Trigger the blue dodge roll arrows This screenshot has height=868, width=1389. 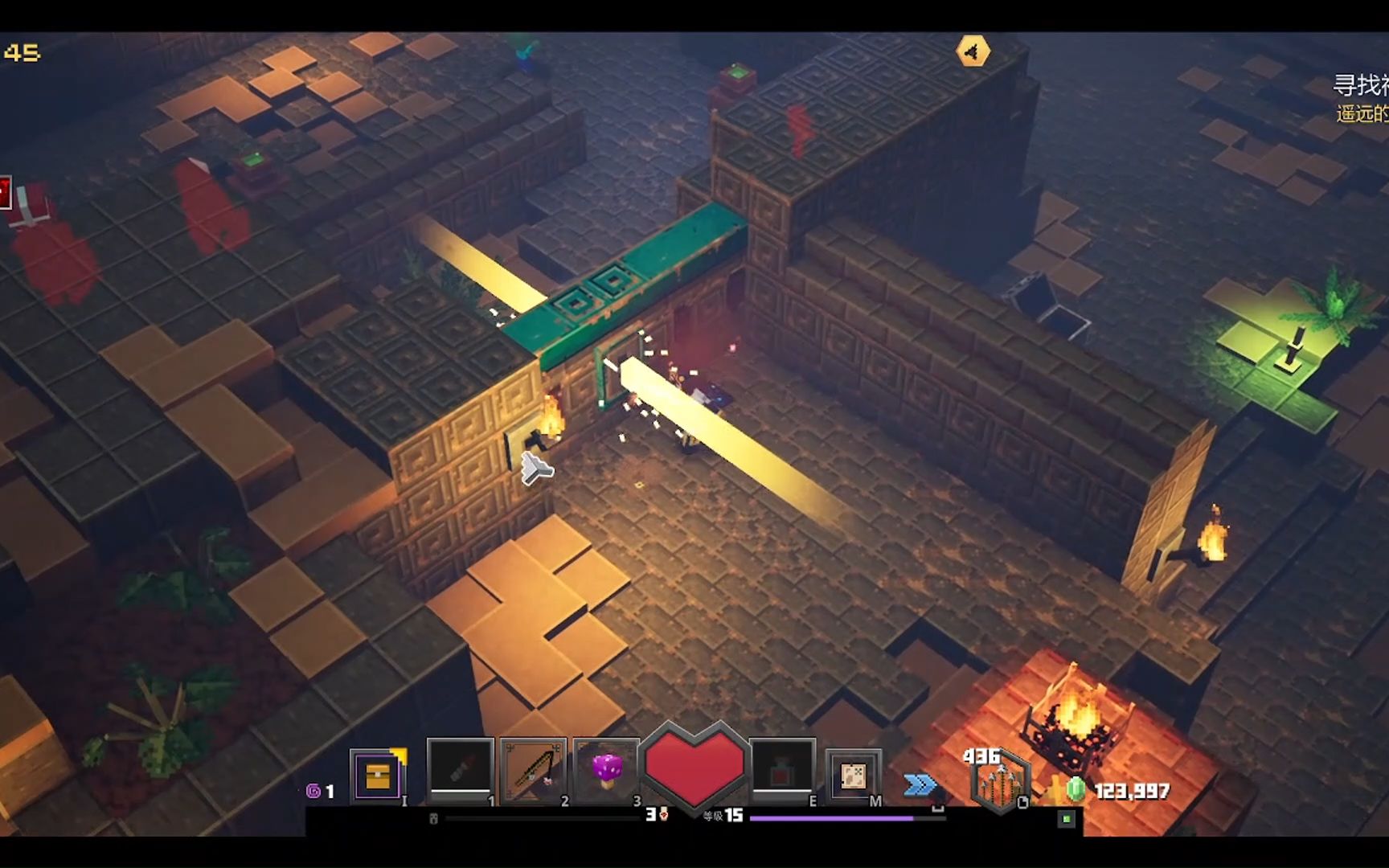point(920,784)
